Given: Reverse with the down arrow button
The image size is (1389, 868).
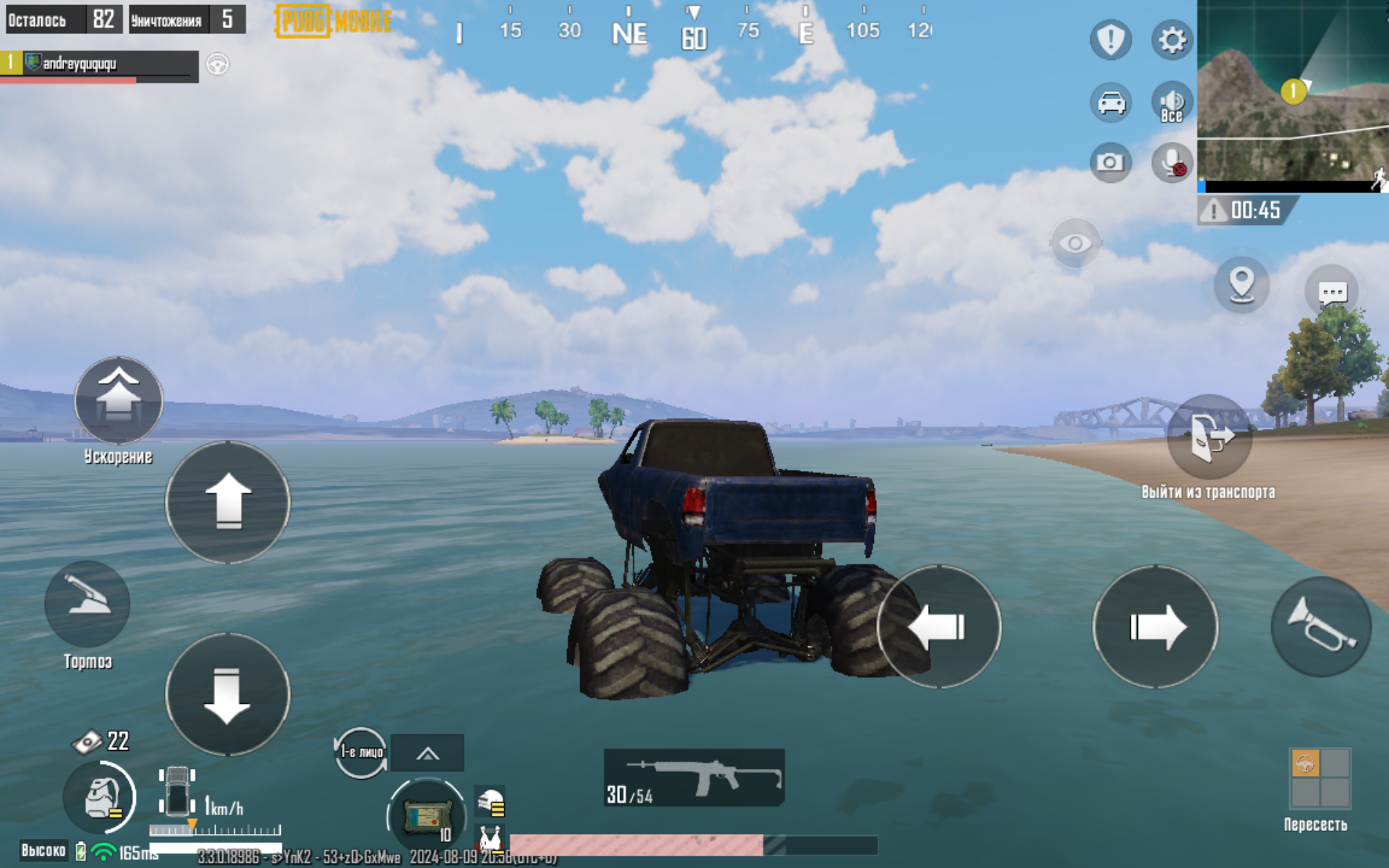Looking at the screenshot, I should [228, 694].
